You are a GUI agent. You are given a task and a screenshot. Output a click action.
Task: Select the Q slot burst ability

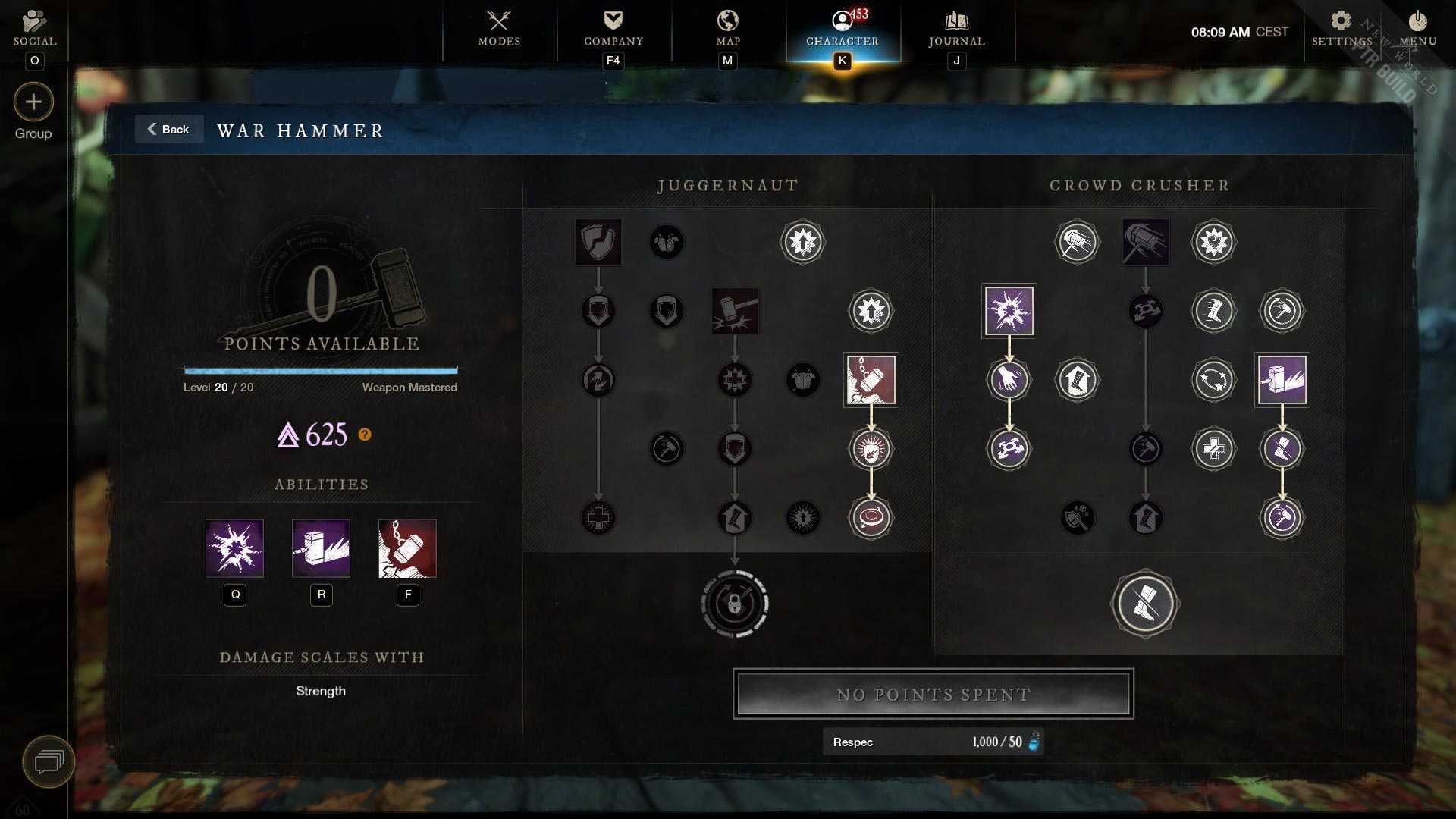pos(235,548)
